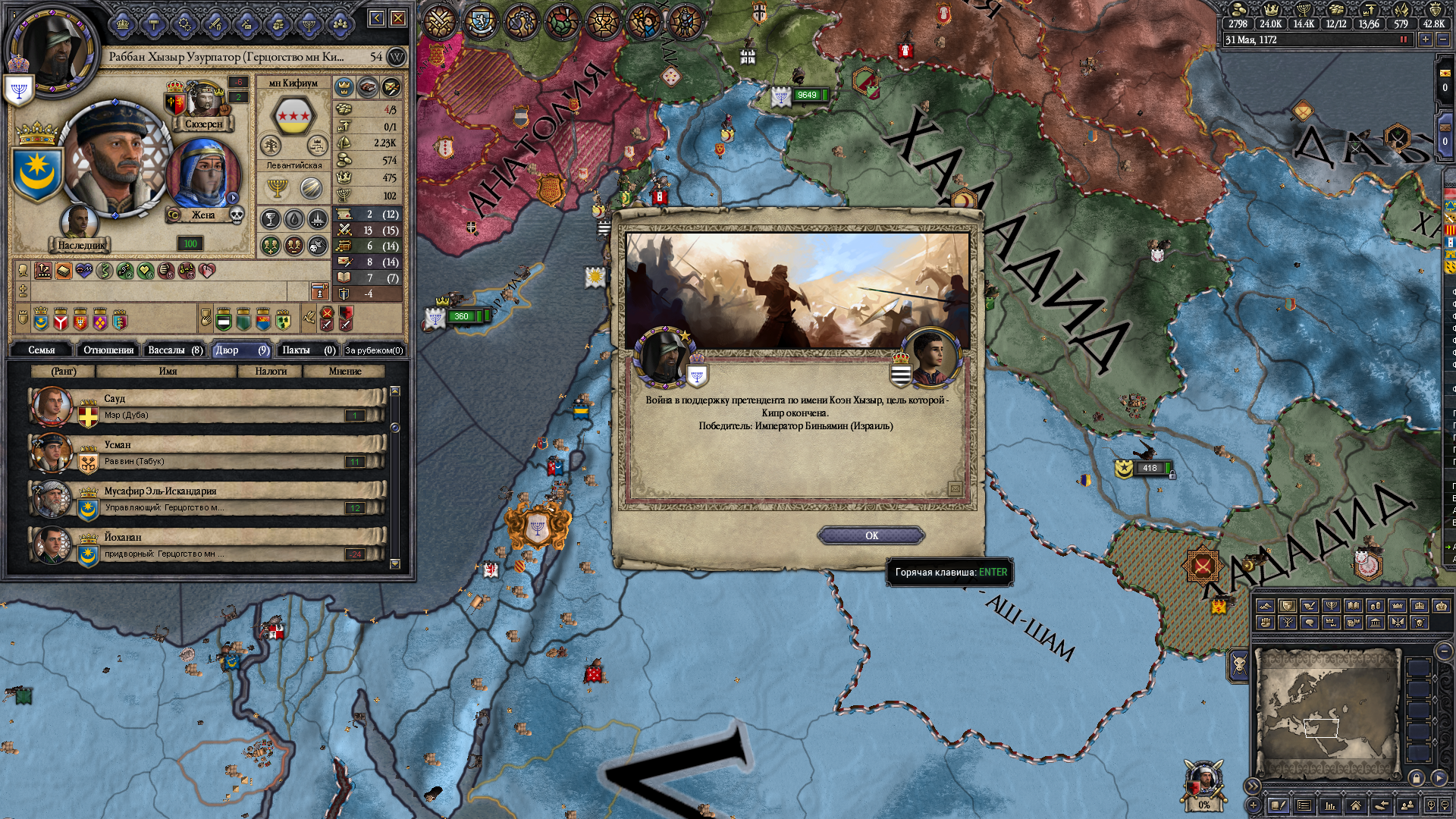This screenshot has height=819, width=1456.
Task: Open the Отношения tab
Action: pyautogui.click(x=108, y=350)
